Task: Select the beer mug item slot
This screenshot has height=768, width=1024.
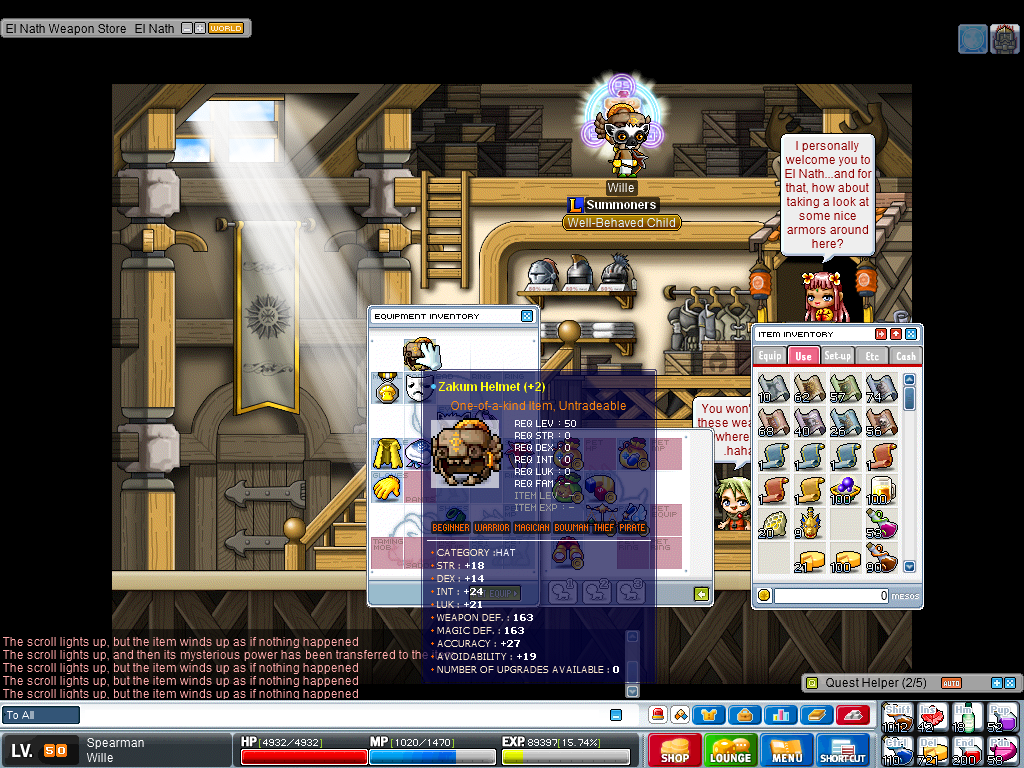Action: [881, 490]
